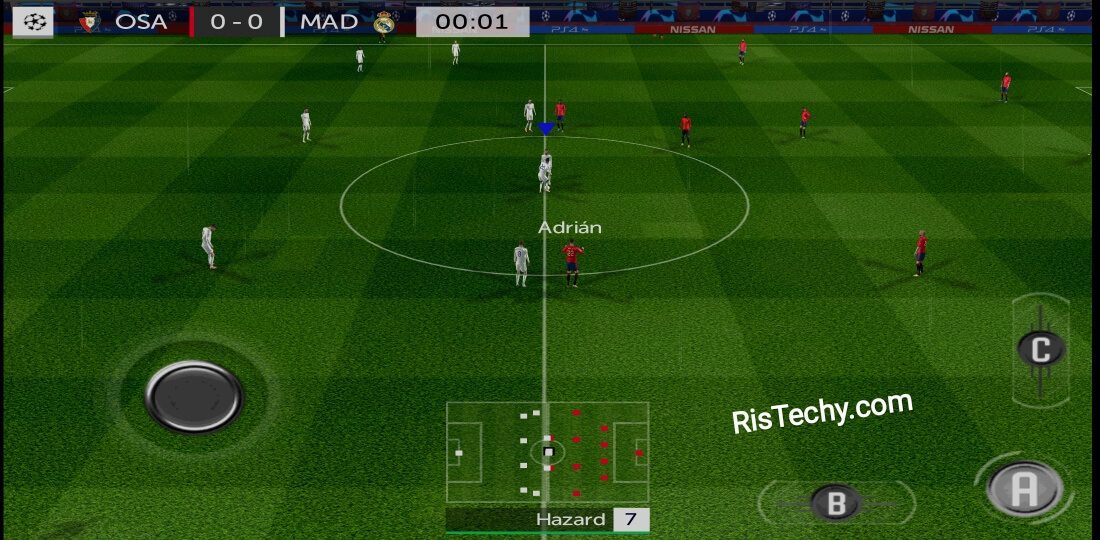The height and width of the screenshot is (540, 1100).
Task: Touch the virtual joystick knob
Action: tap(194, 396)
